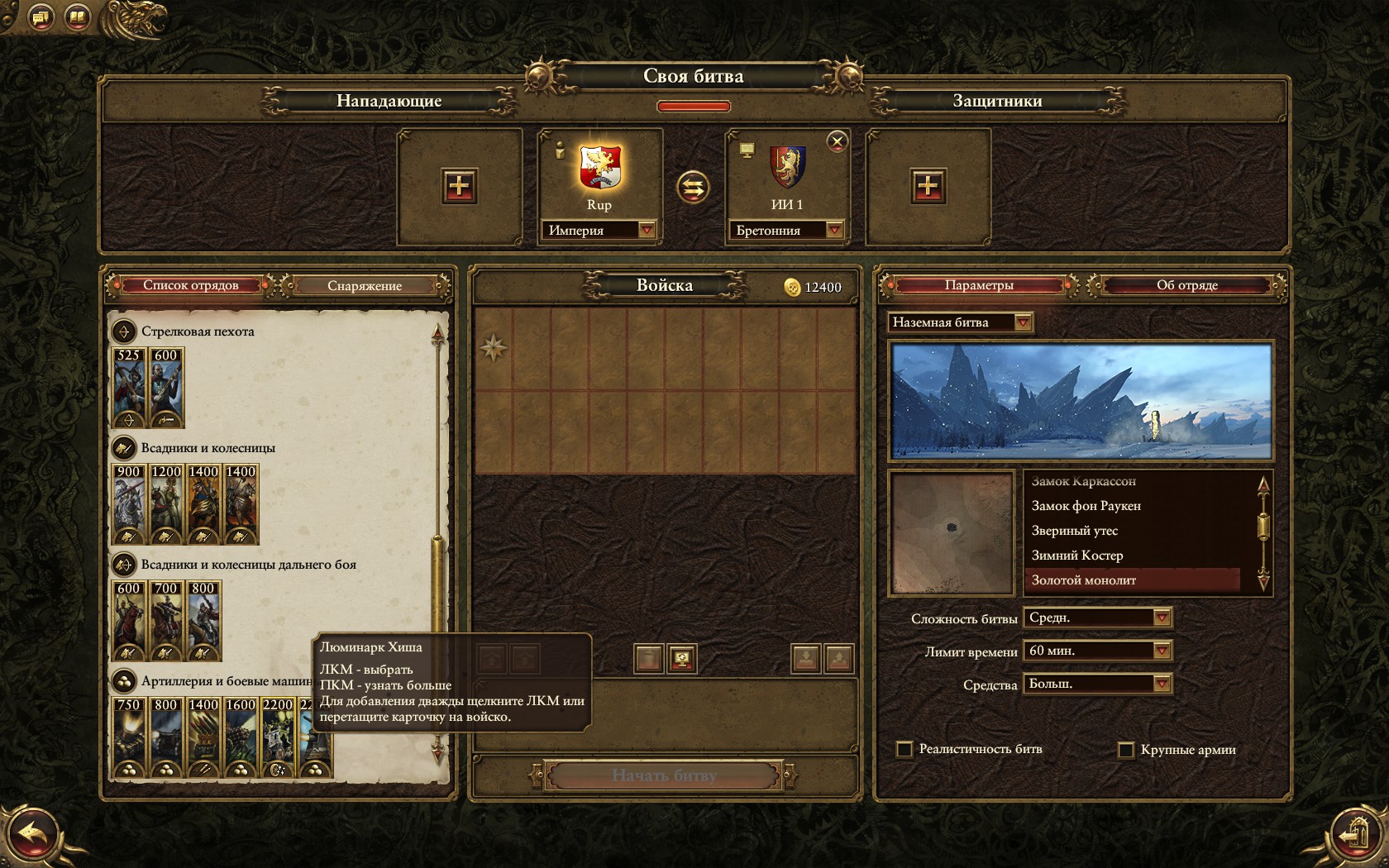Enable the Крупные армии checkbox
1389x868 pixels.
tap(1125, 750)
